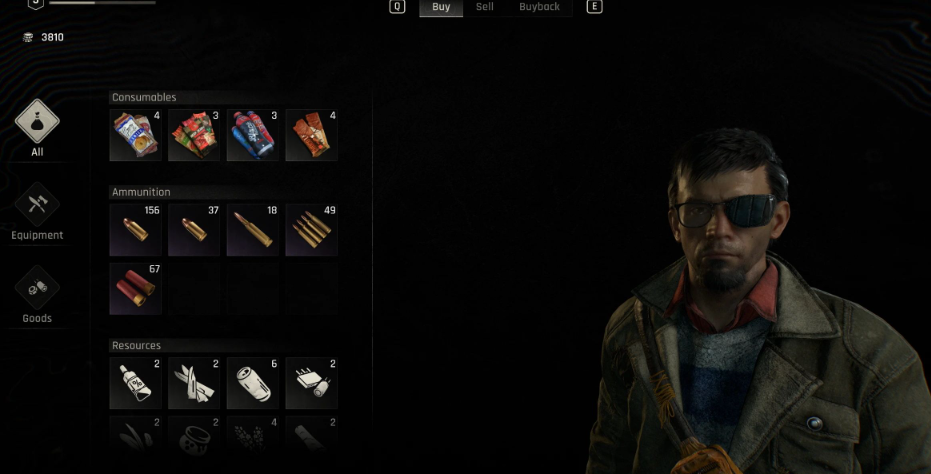
Task: Switch to the Buyback tab
Action: [x=539, y=7]
